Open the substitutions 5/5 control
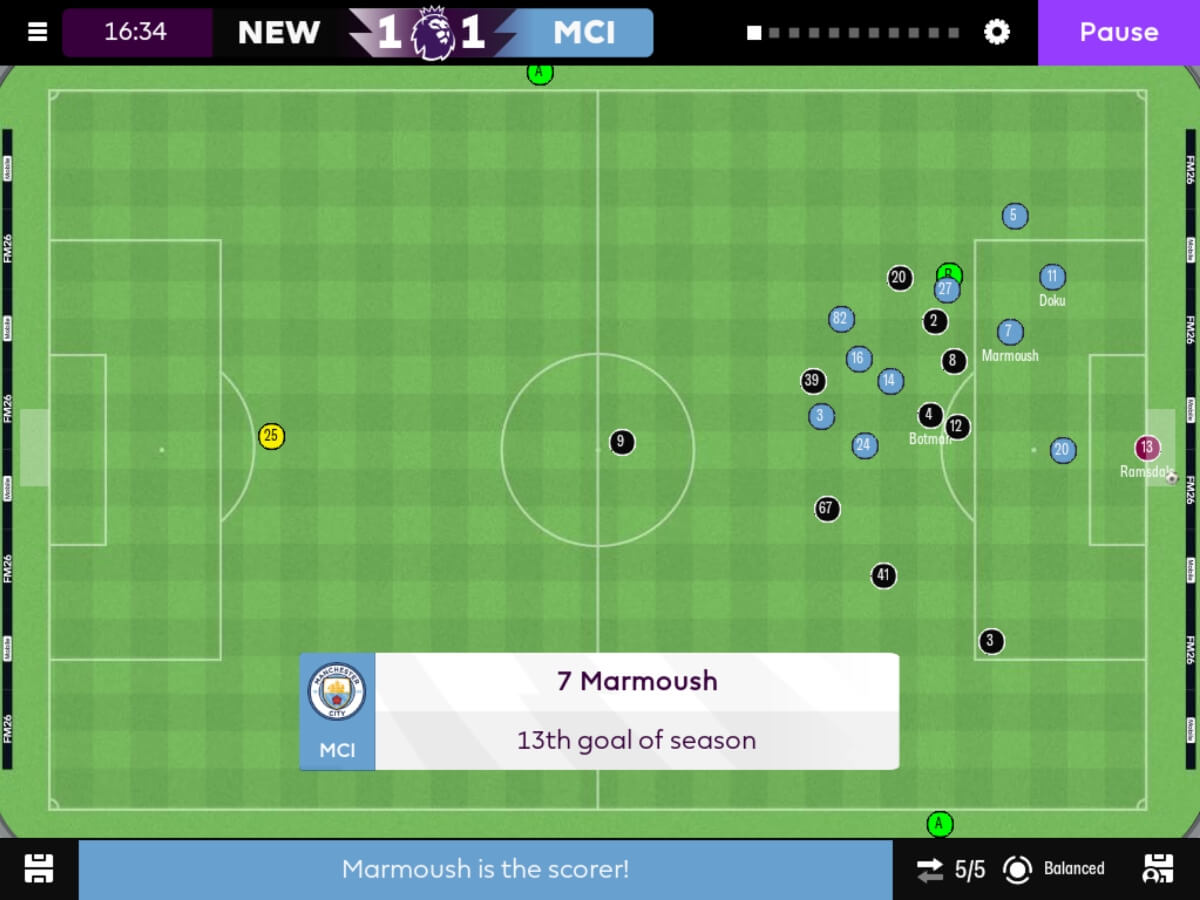Screen dimensions: 1200x900 pyautogui.click(x=951, y=869)
